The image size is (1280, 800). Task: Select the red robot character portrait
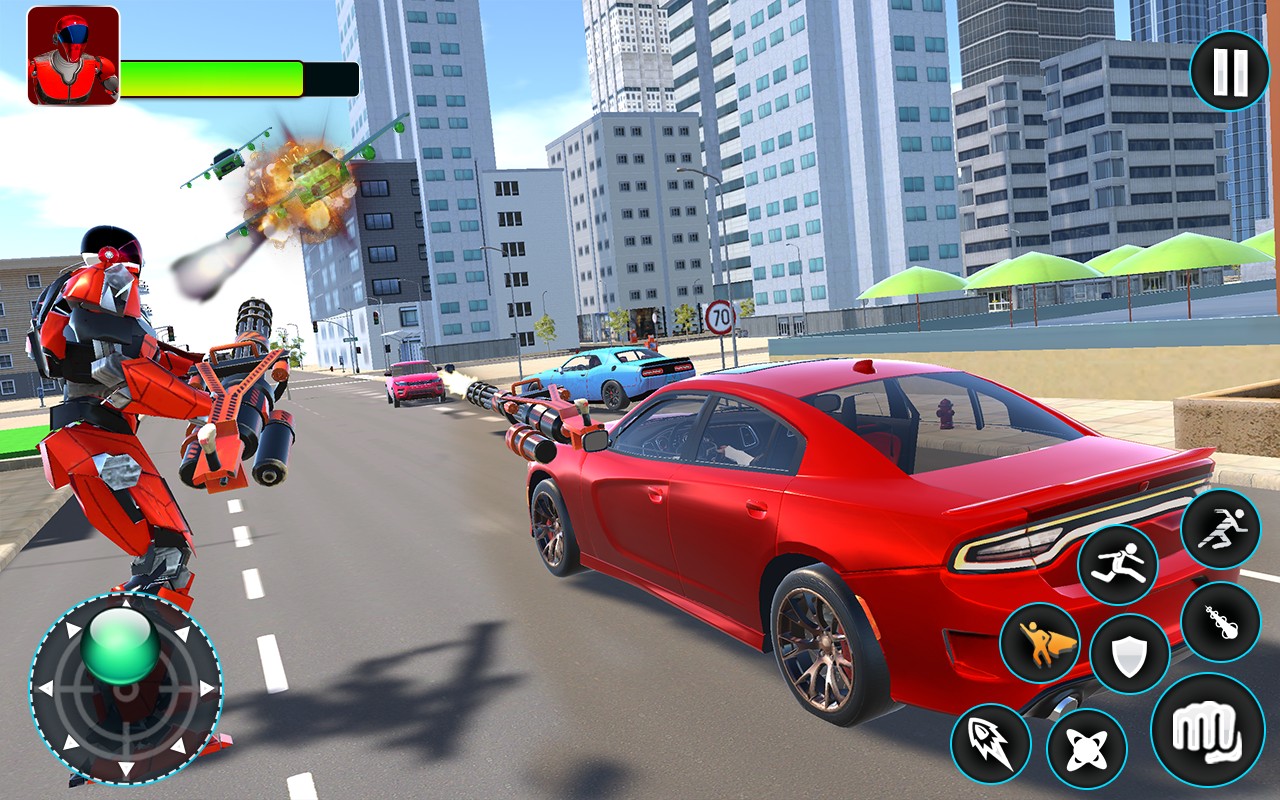(x=73, y=56)
